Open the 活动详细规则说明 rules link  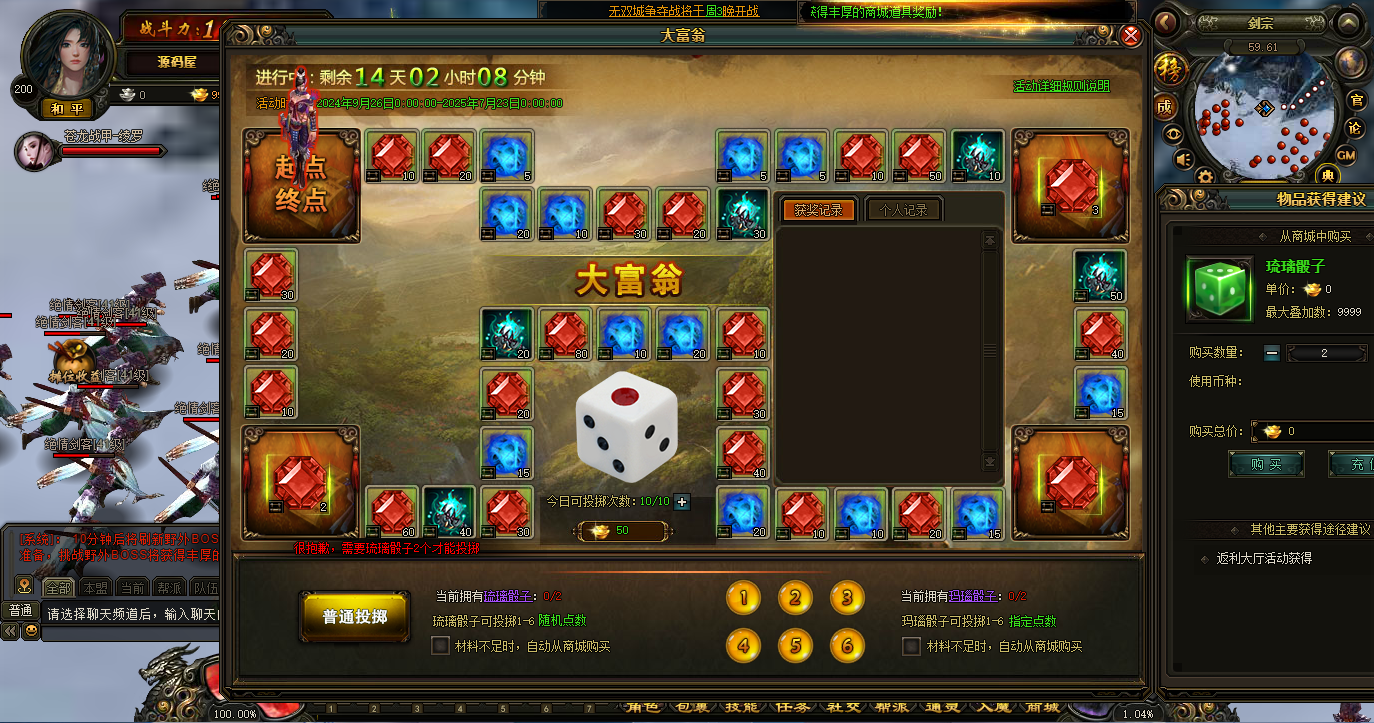click(1061, 86)
